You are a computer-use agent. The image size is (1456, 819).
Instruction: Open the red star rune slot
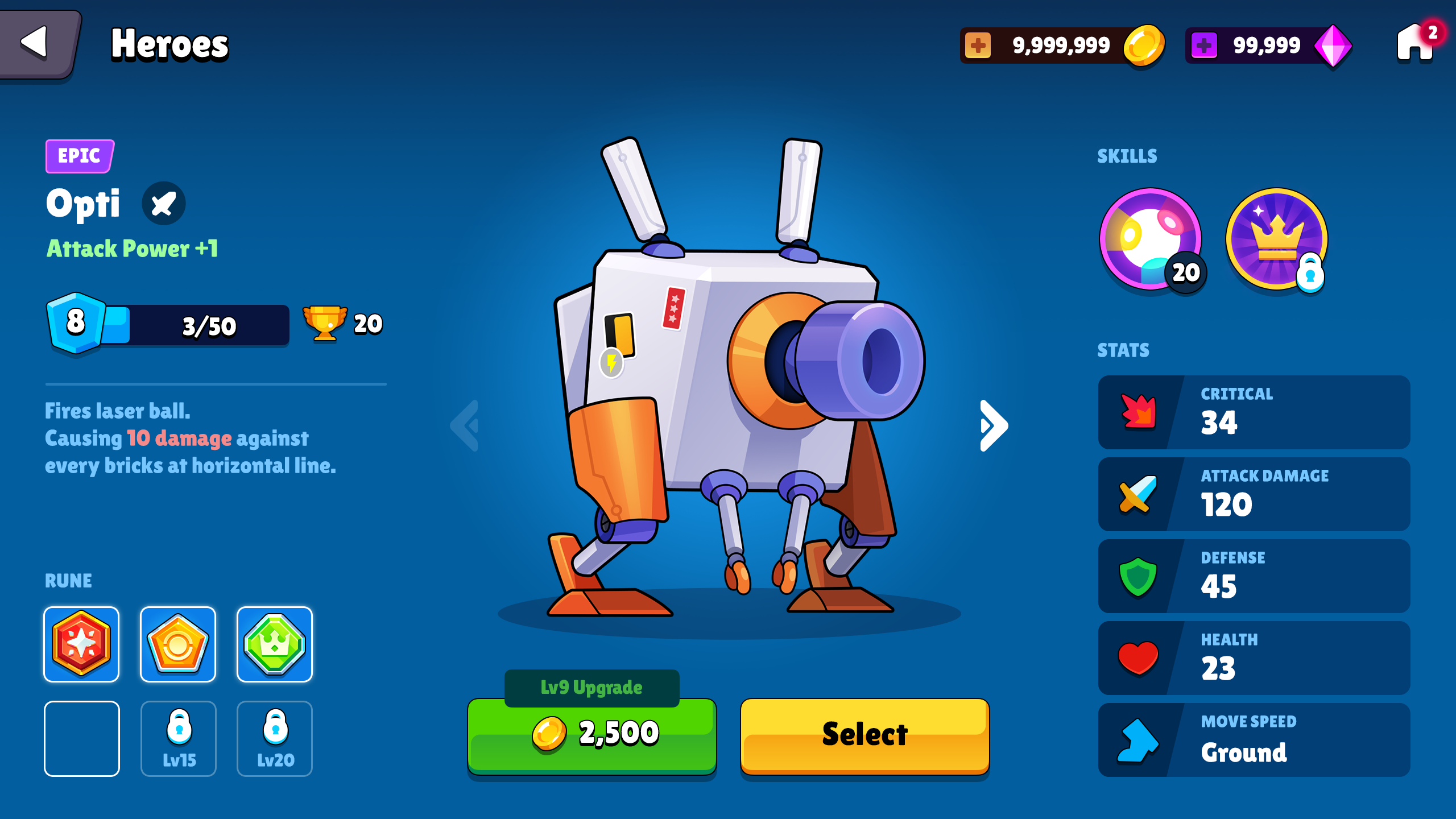81,644
